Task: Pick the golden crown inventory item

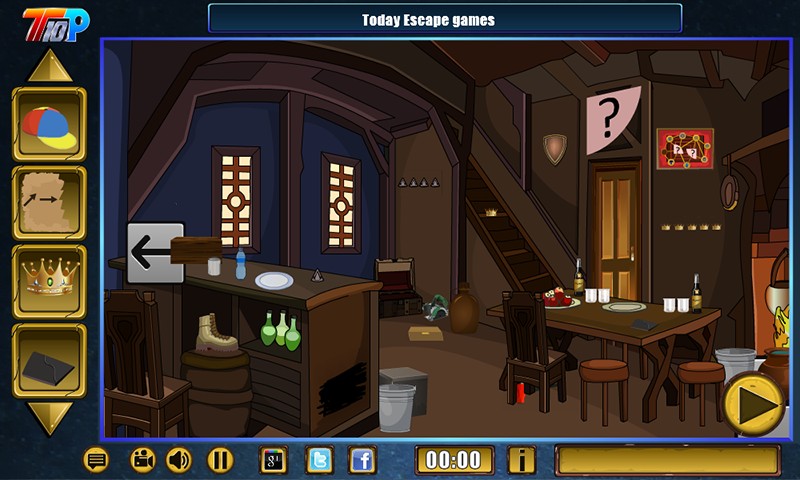Action: coord(49,281)
